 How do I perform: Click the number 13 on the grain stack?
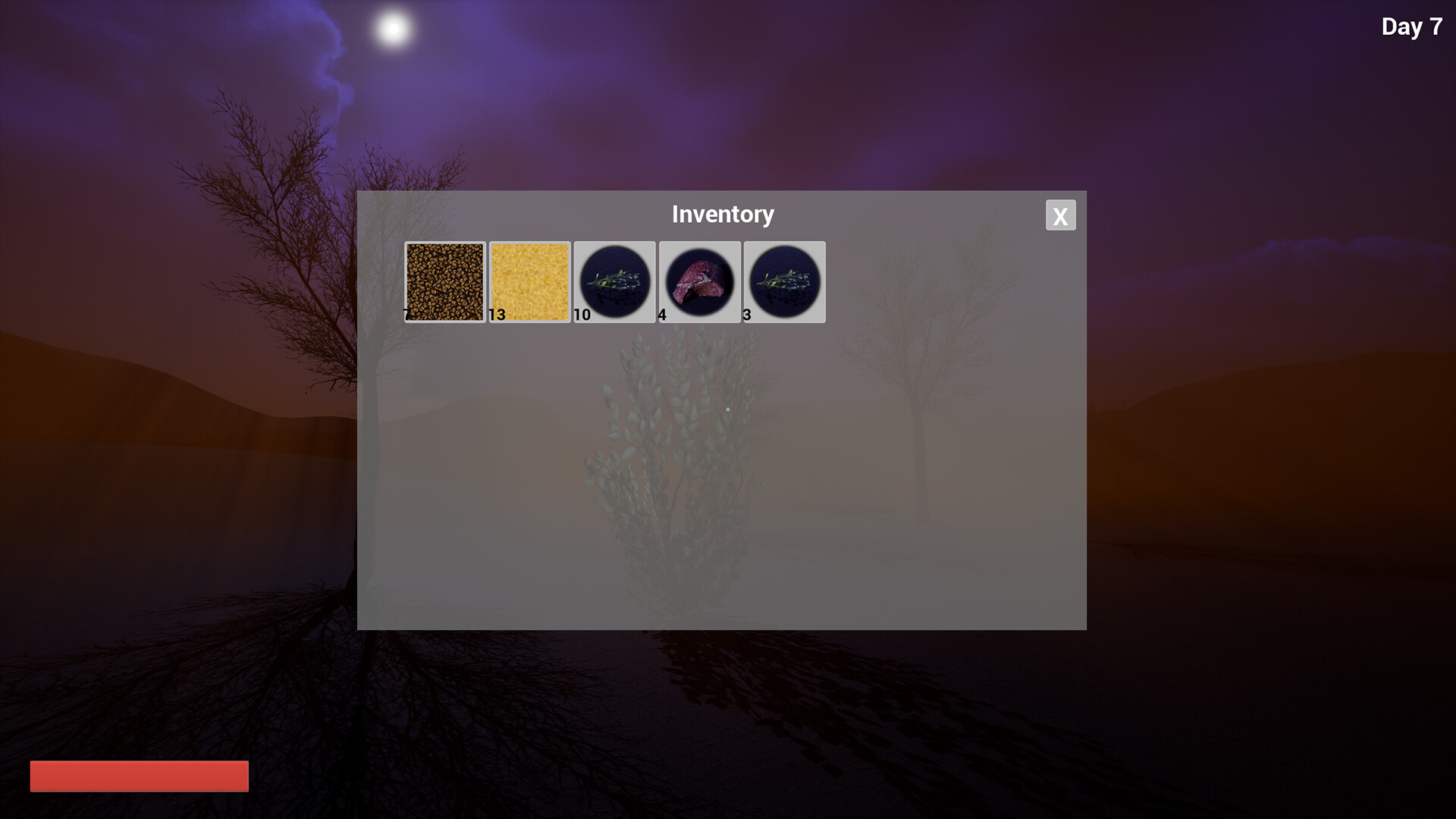click(x=498, y=315)
